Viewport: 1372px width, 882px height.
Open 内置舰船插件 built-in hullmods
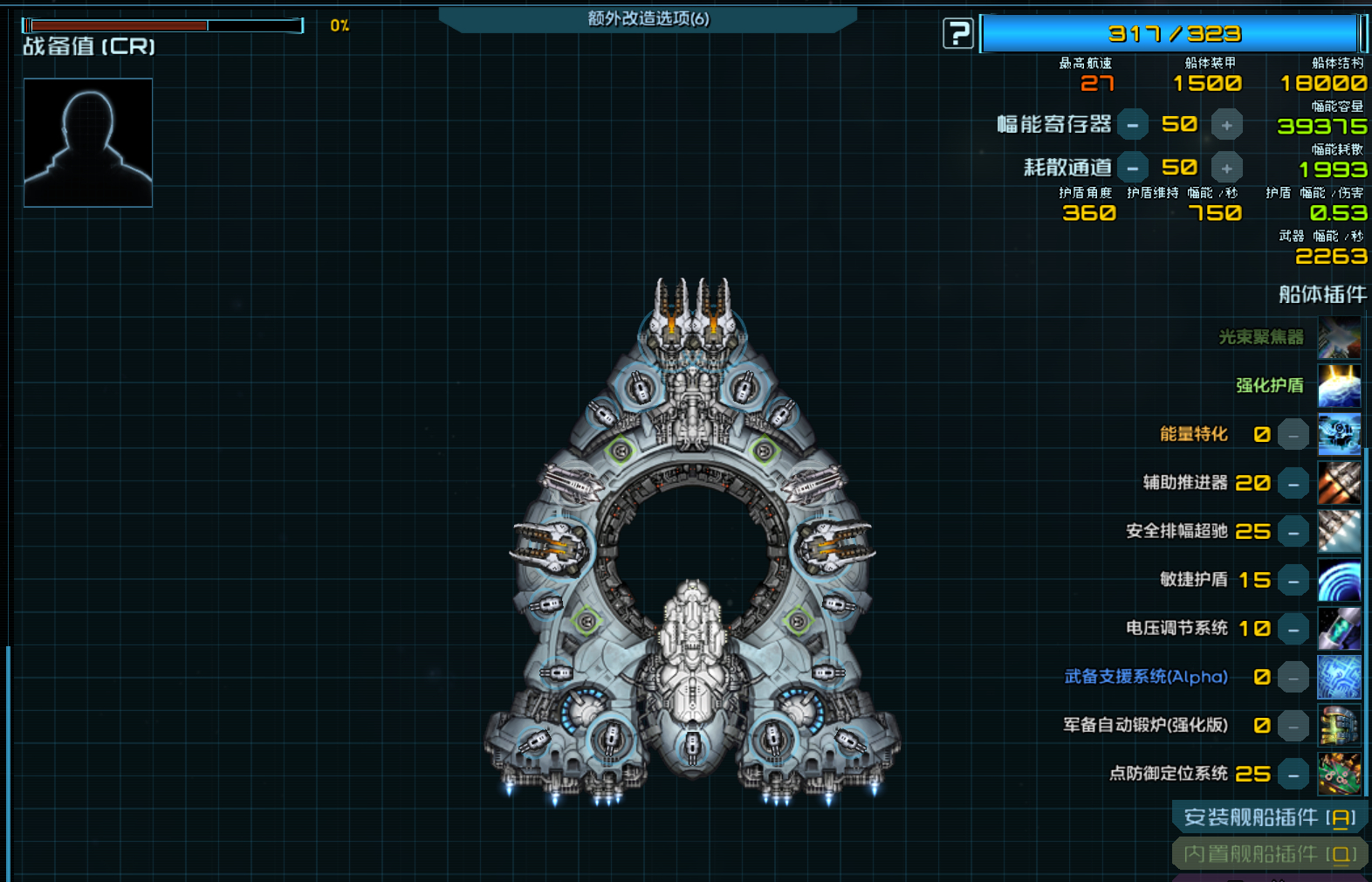(x=1269, y=854)
